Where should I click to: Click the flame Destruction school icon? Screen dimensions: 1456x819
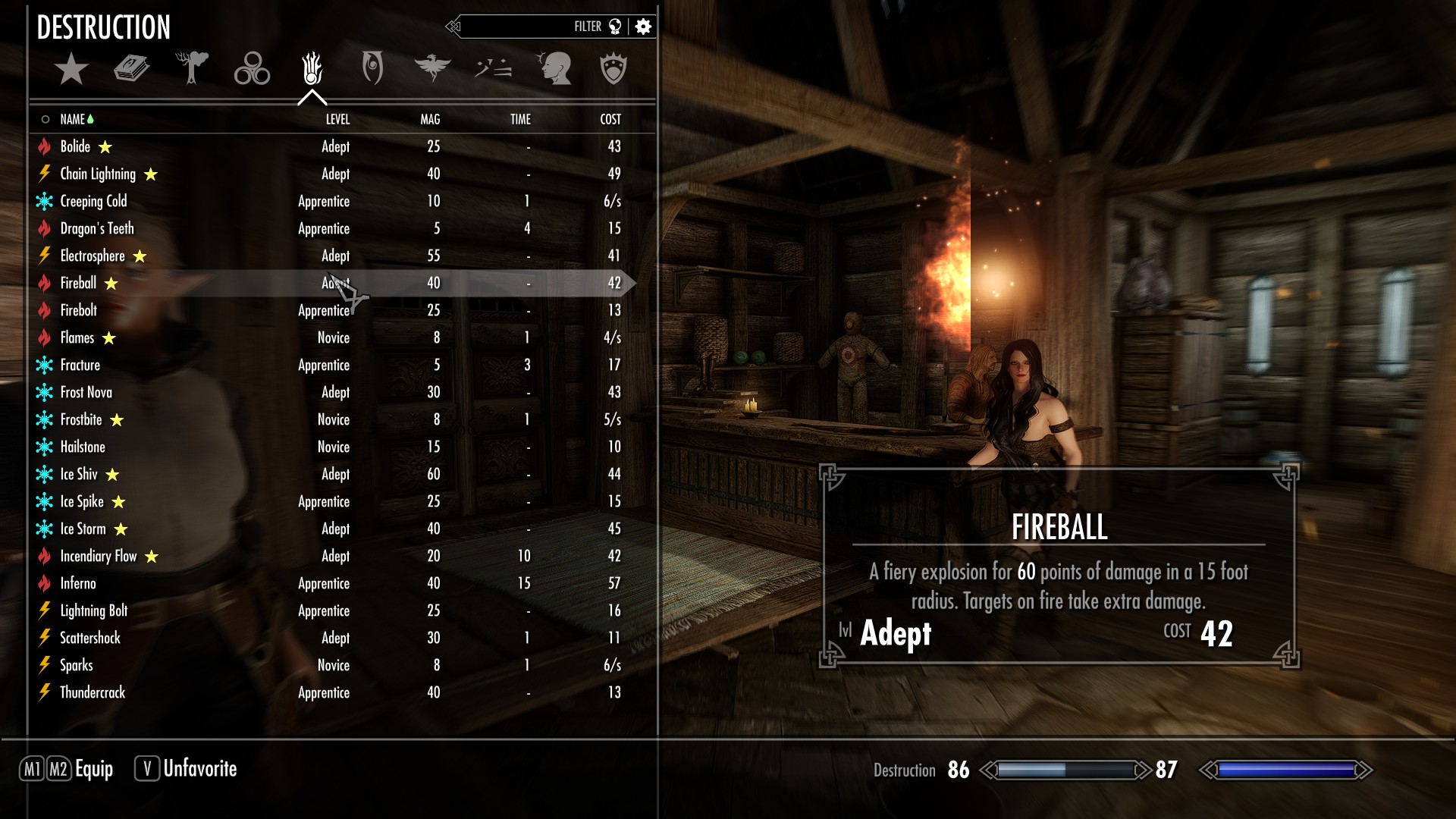pyautogui.click(x=312, y=68)
